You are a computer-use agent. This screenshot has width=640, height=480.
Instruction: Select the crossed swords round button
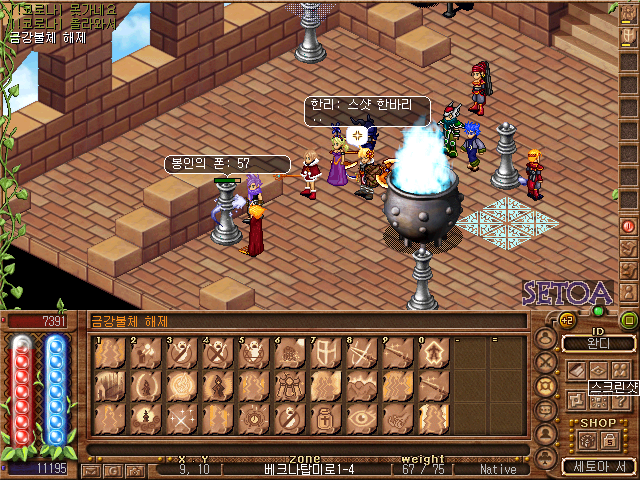[x=546, y=362]
